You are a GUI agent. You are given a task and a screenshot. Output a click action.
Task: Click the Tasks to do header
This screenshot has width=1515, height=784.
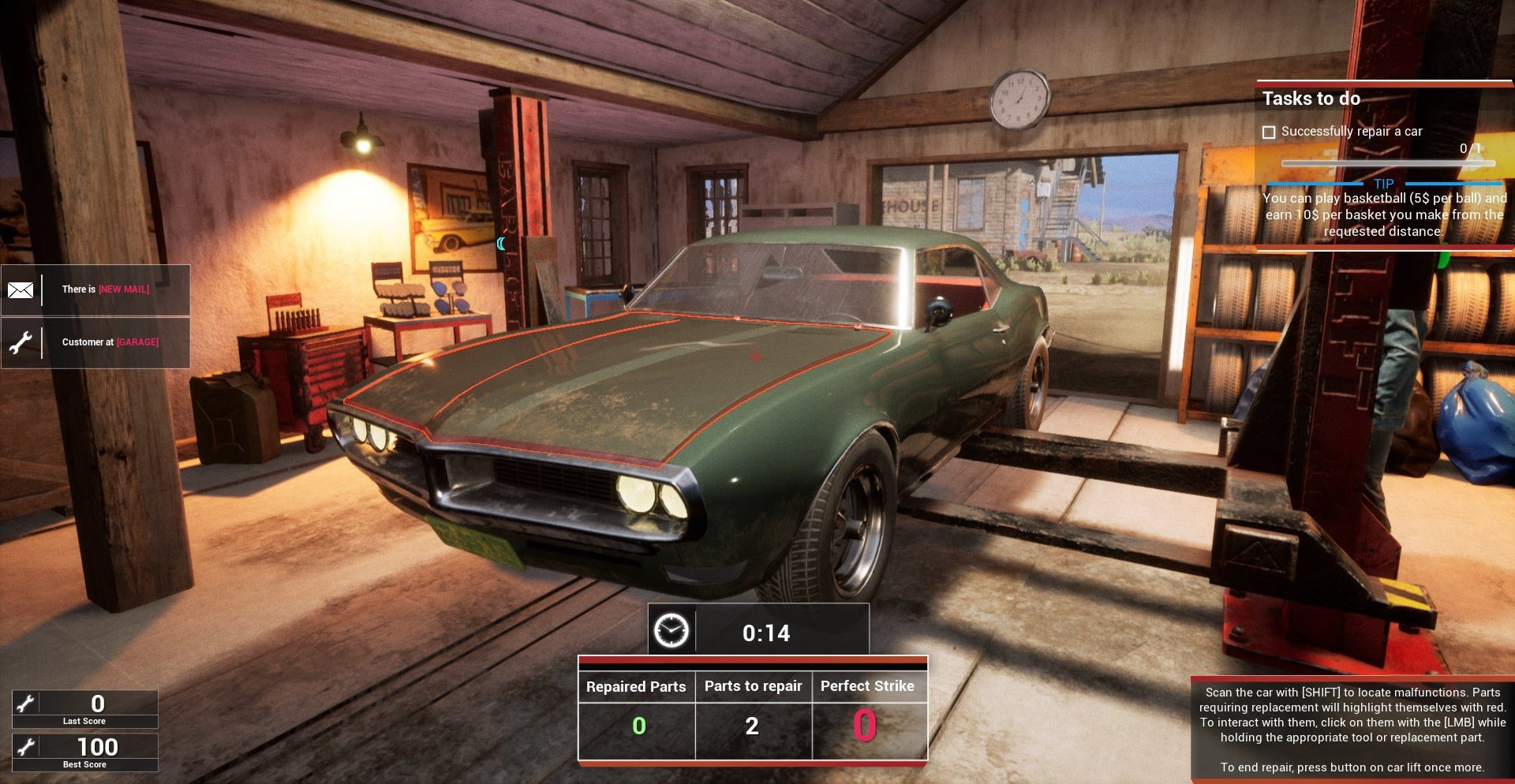click(x=1311, y=99)
